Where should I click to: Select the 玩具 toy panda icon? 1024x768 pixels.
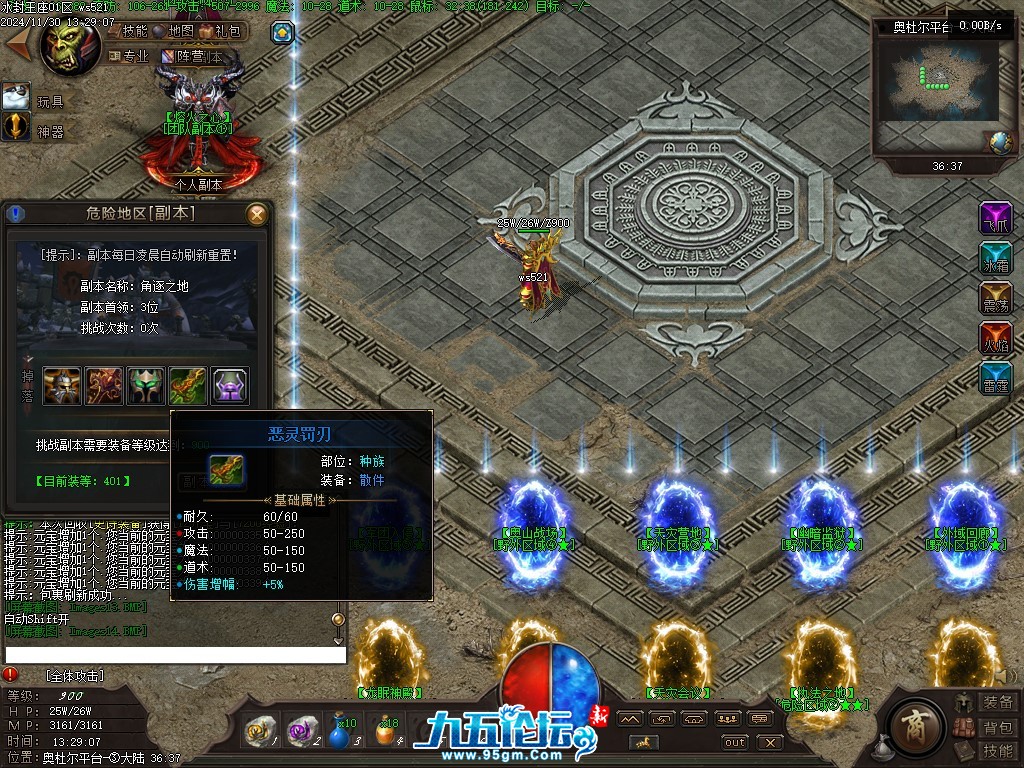[16, 97]
